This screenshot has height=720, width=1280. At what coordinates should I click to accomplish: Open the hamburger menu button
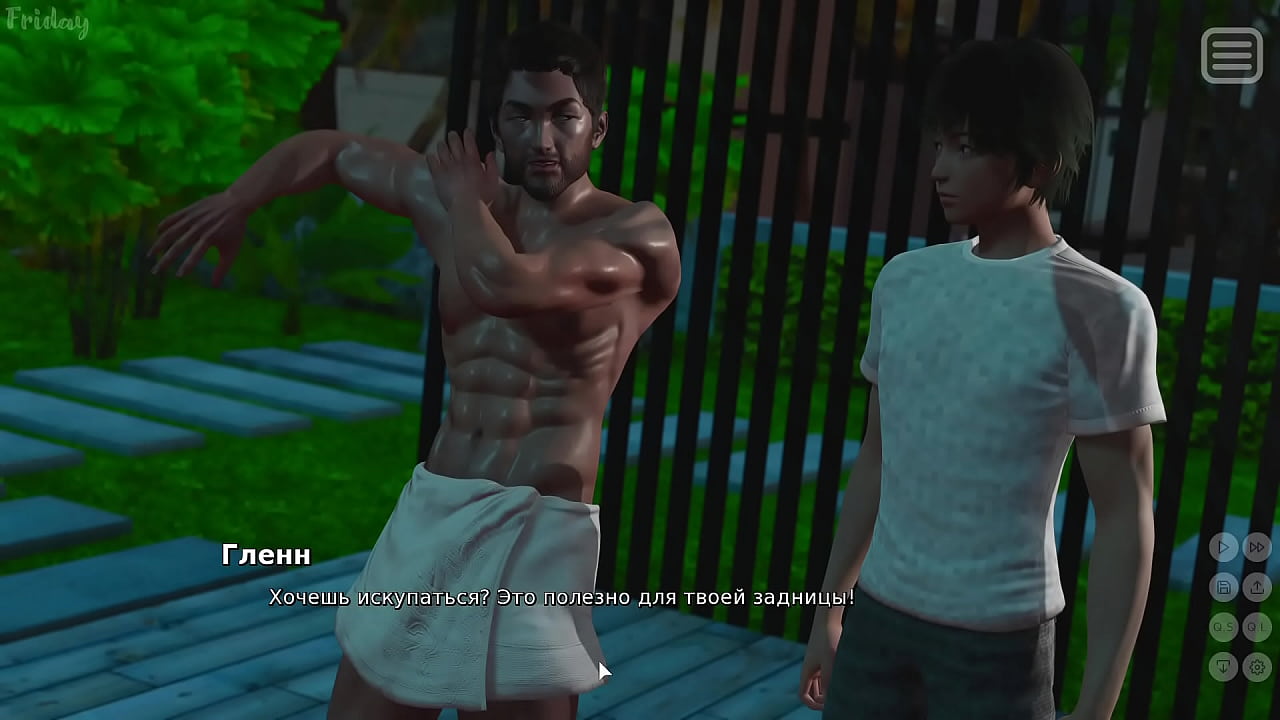tap(1231, 55)
